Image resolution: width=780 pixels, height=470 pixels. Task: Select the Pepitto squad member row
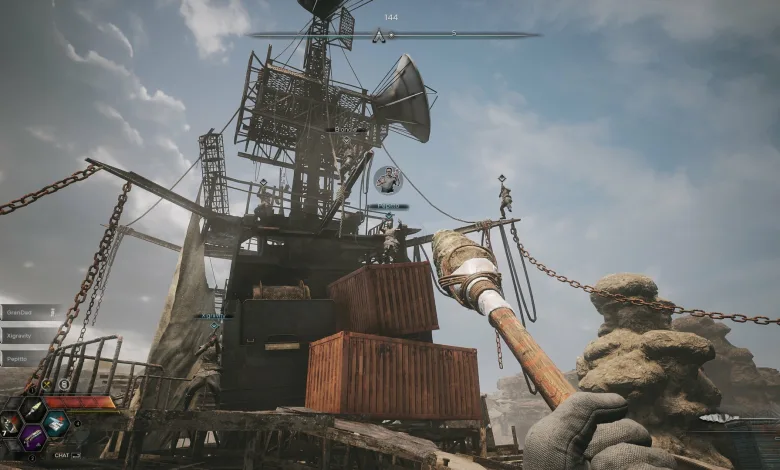(x=28, y=357)
